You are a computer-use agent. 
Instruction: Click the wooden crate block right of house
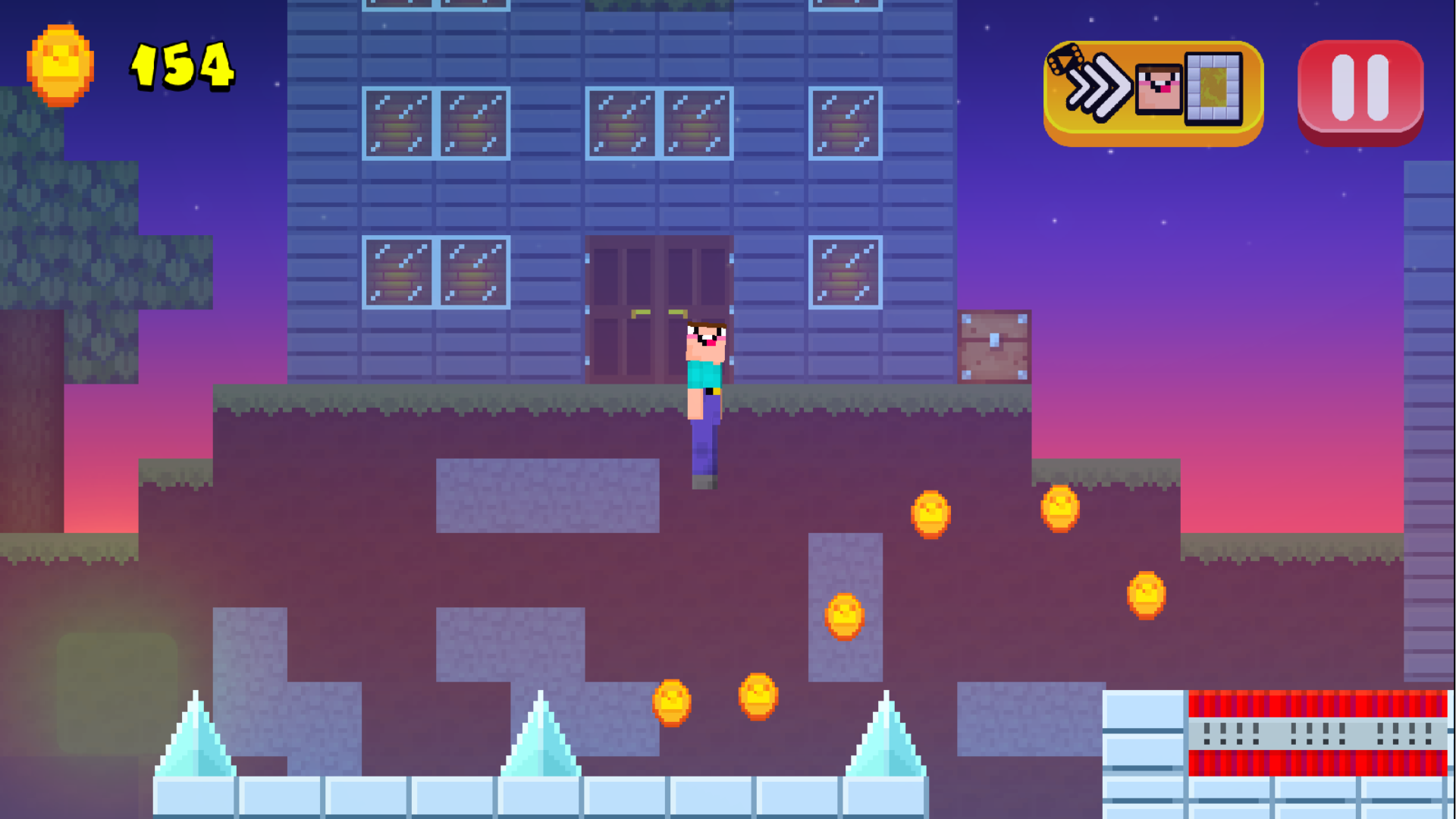click(993, 347)
